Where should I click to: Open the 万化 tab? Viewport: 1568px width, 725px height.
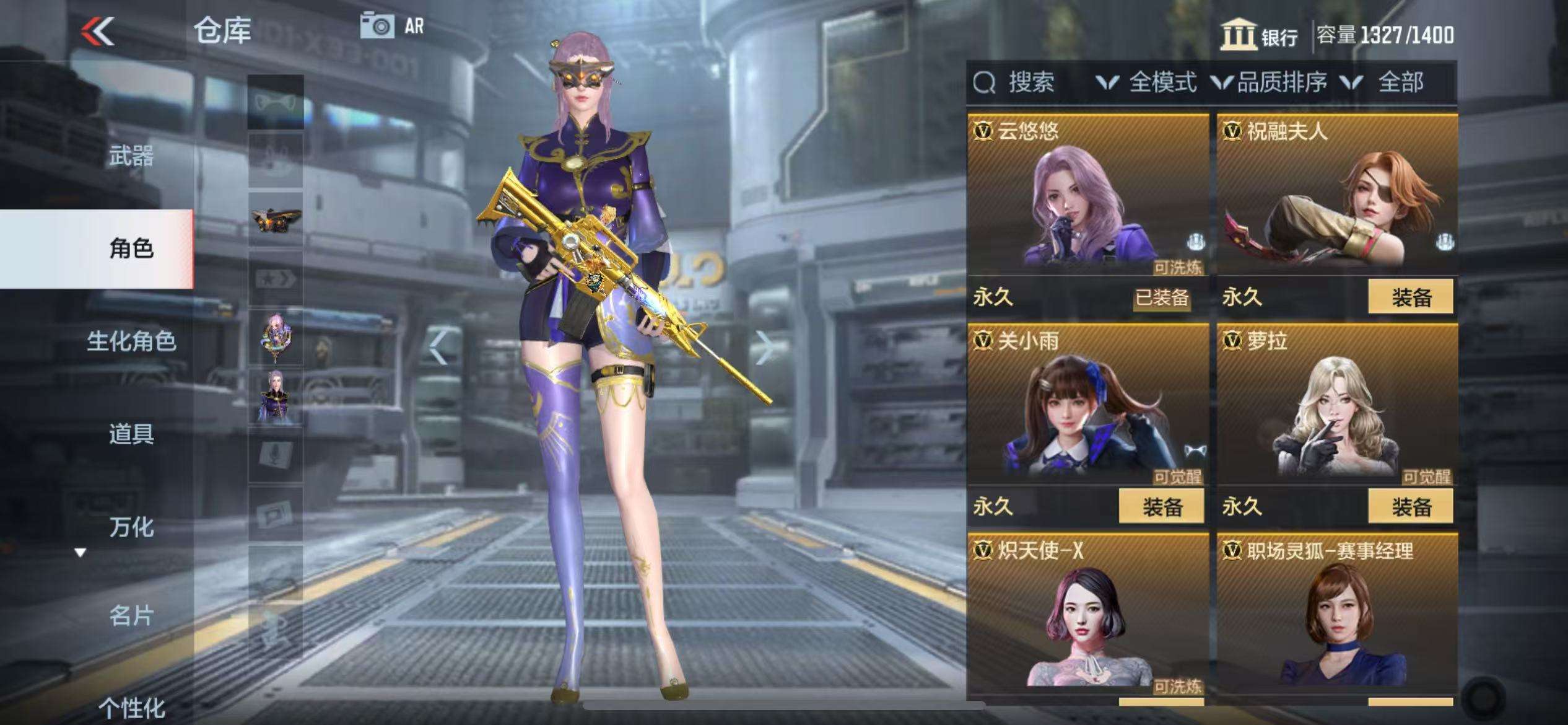click(x=131, y=527)
